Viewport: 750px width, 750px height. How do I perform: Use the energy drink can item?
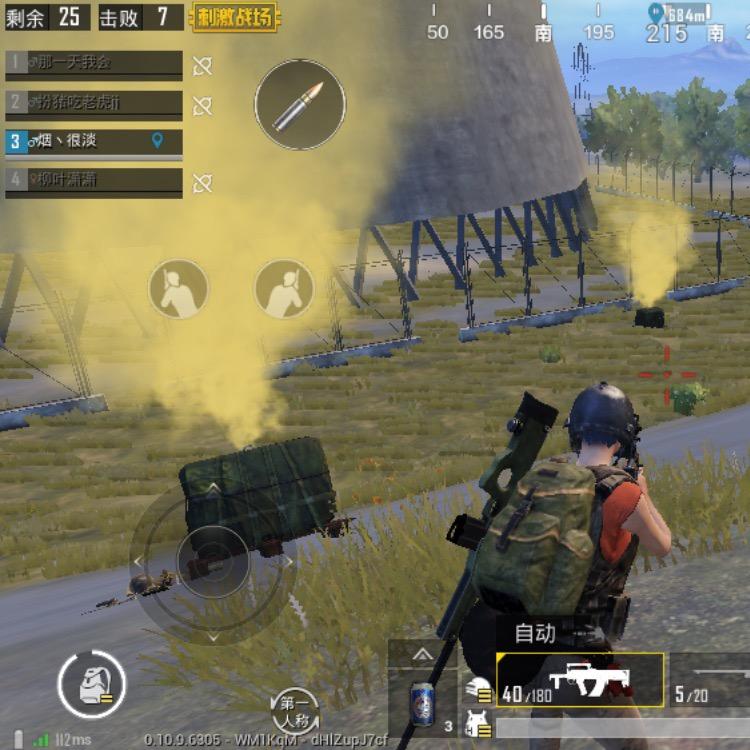(x=423, y=704)
